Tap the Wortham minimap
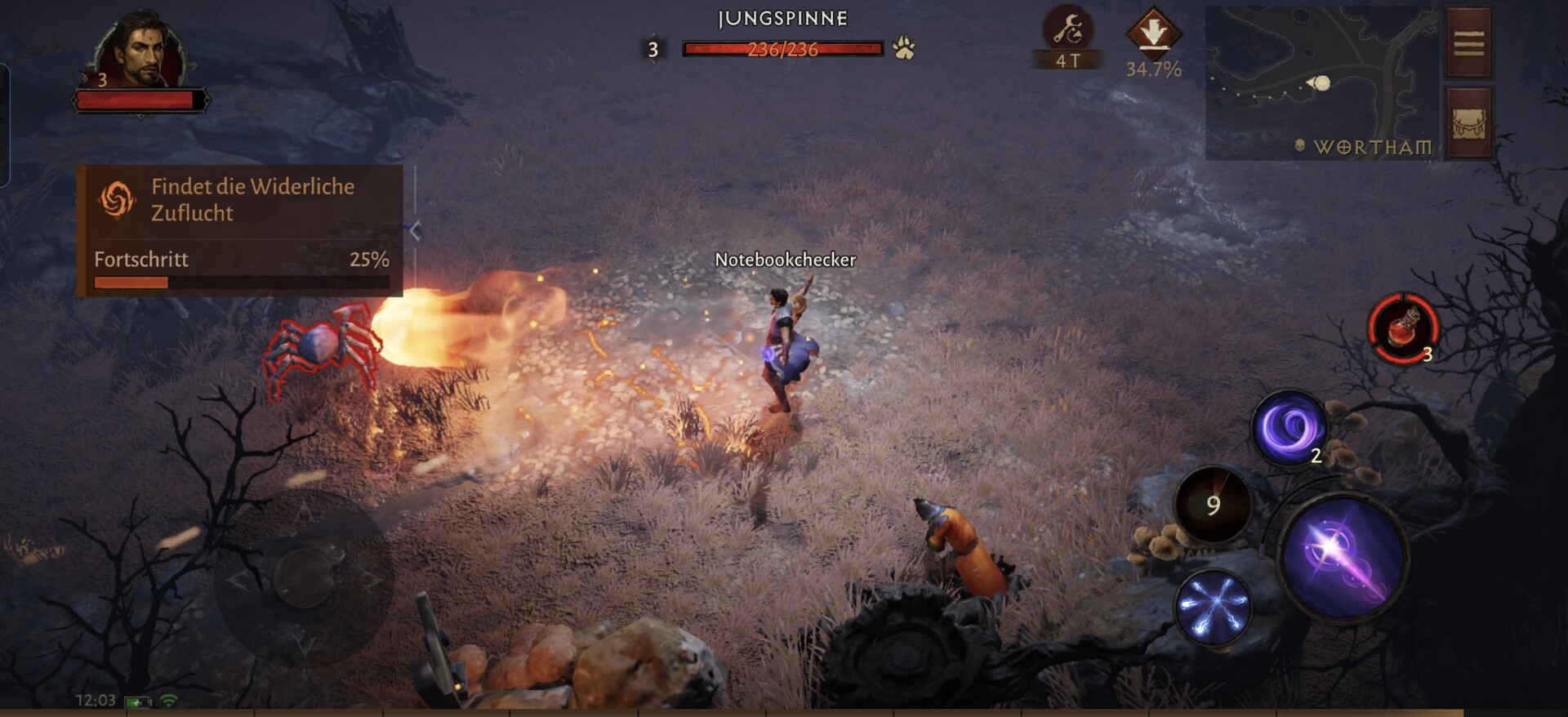The width and height of the screenshot is (1568, 717). (1321, 83)
